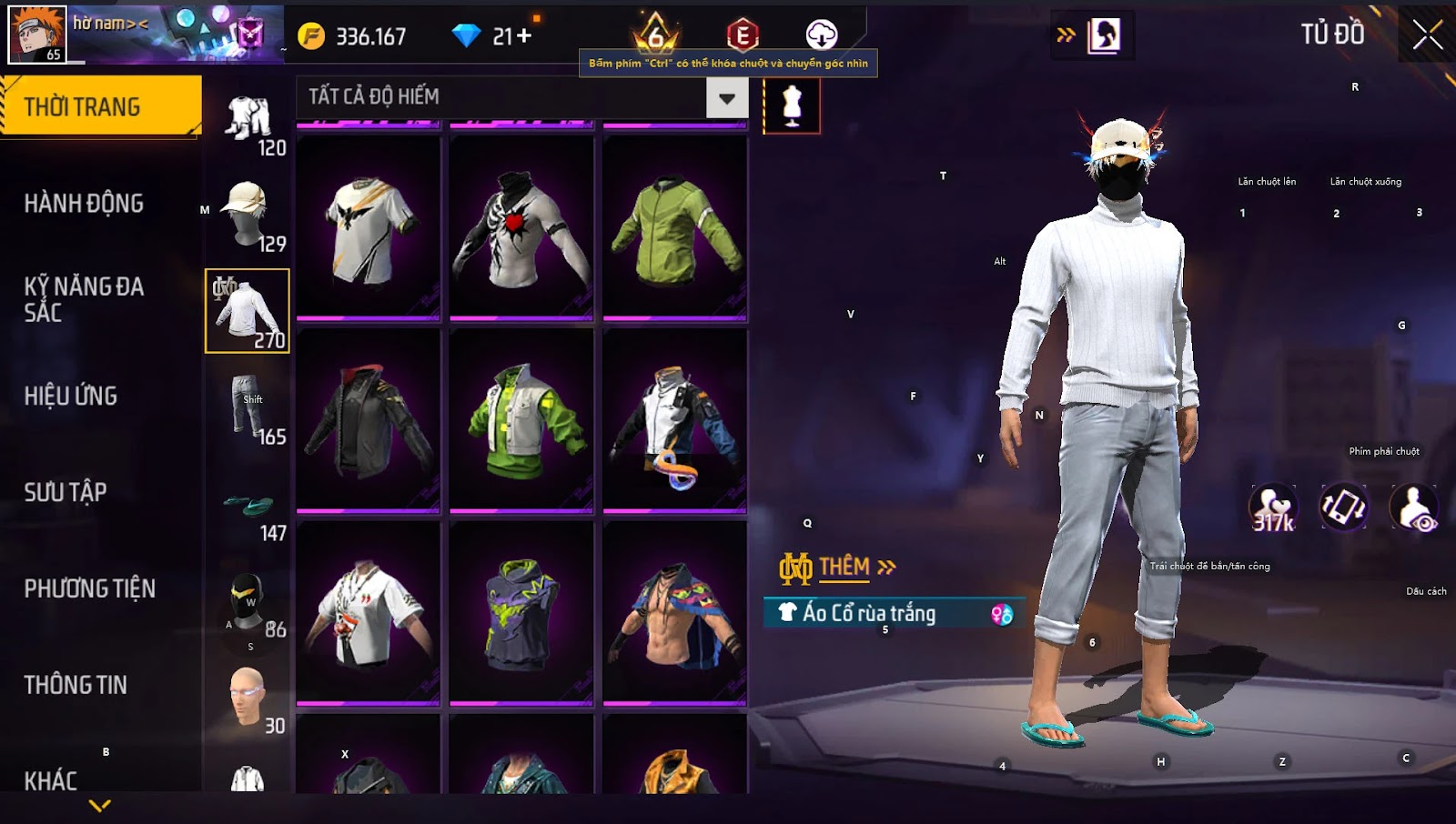
Task: Go to the HIỆU ỨNG tab
Action: (x=71, y=396)
